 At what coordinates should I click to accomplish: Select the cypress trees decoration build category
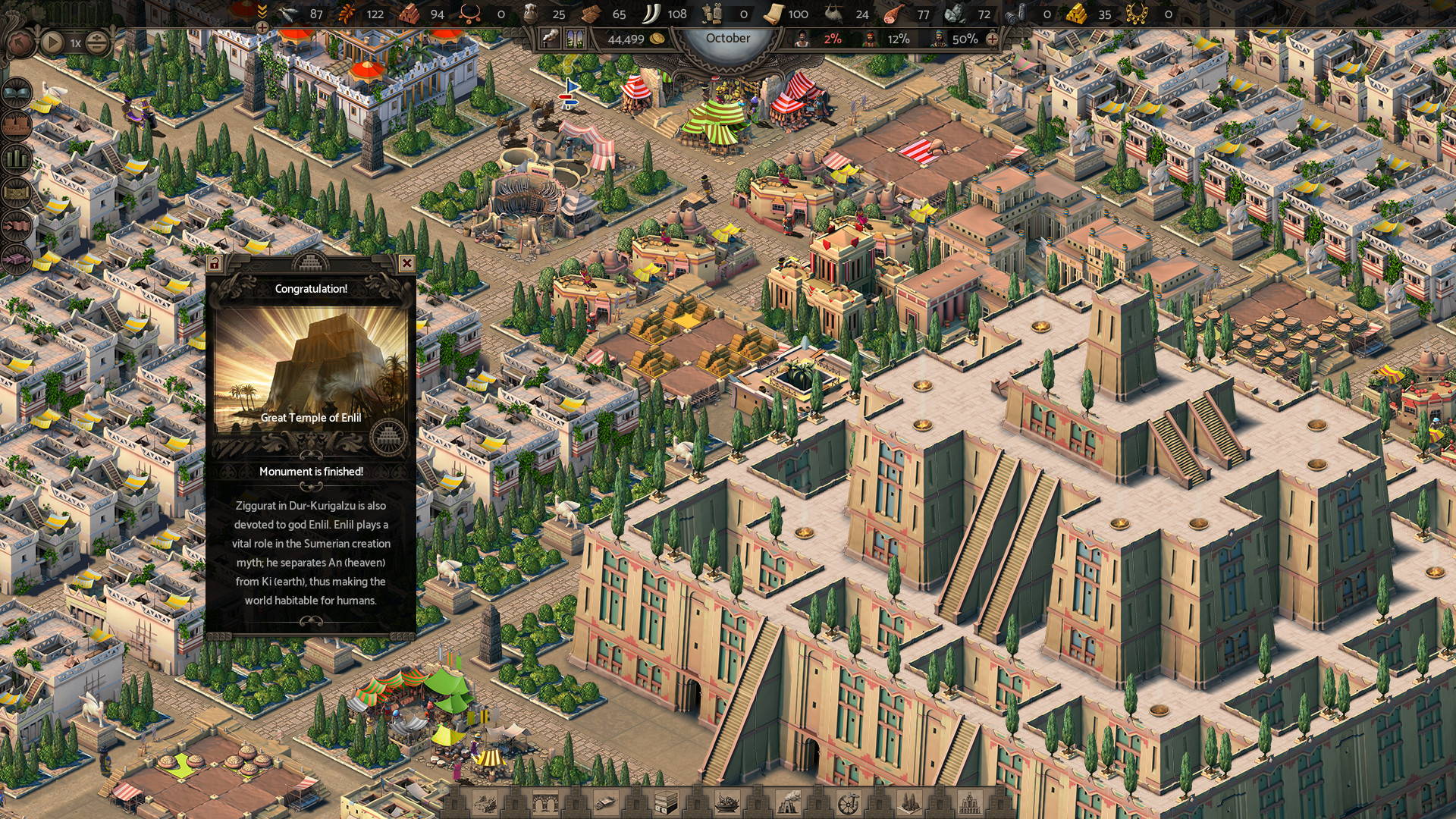908,802
